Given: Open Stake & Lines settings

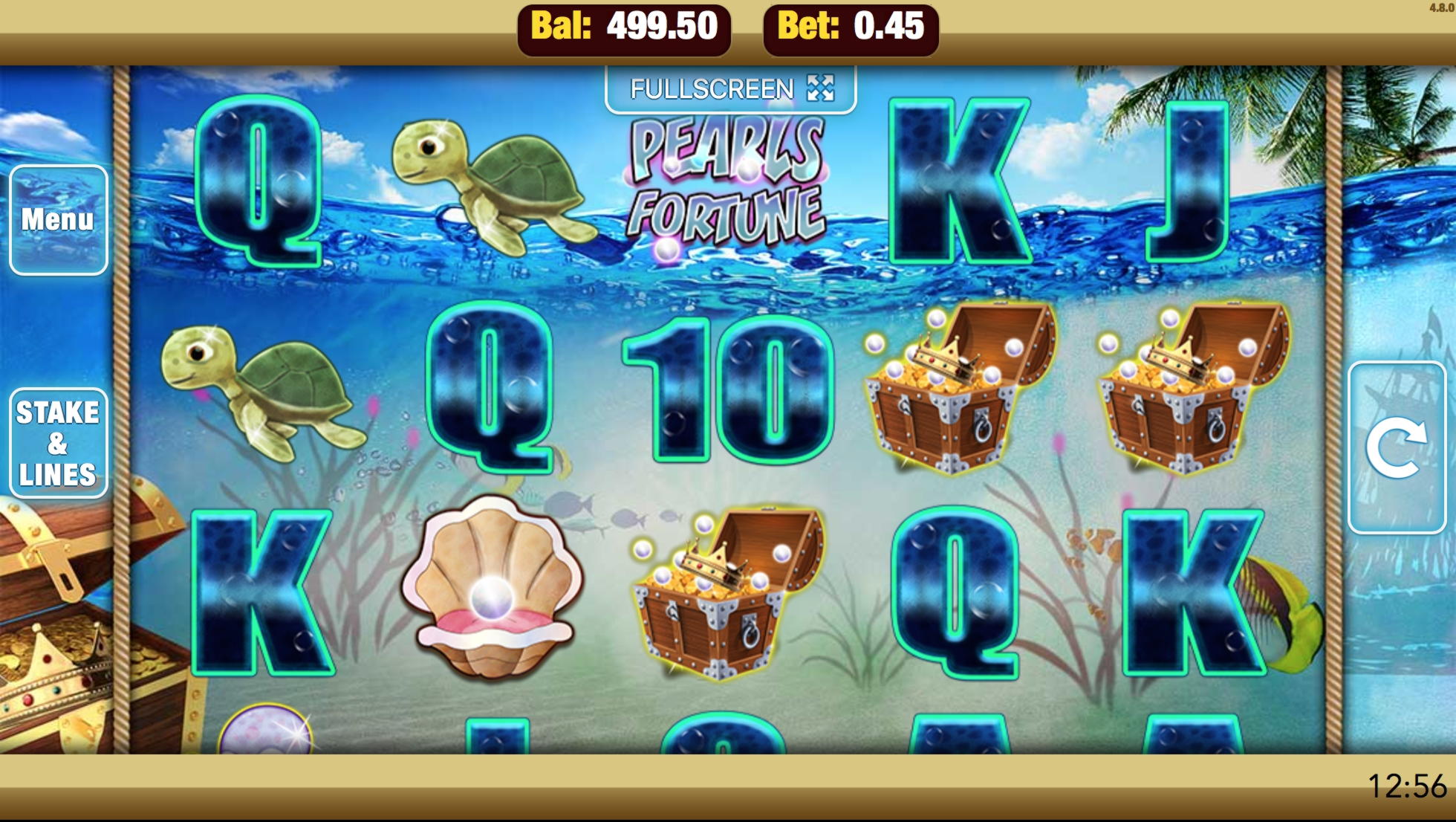Looking at the screenshot, I should click(58, 443).
